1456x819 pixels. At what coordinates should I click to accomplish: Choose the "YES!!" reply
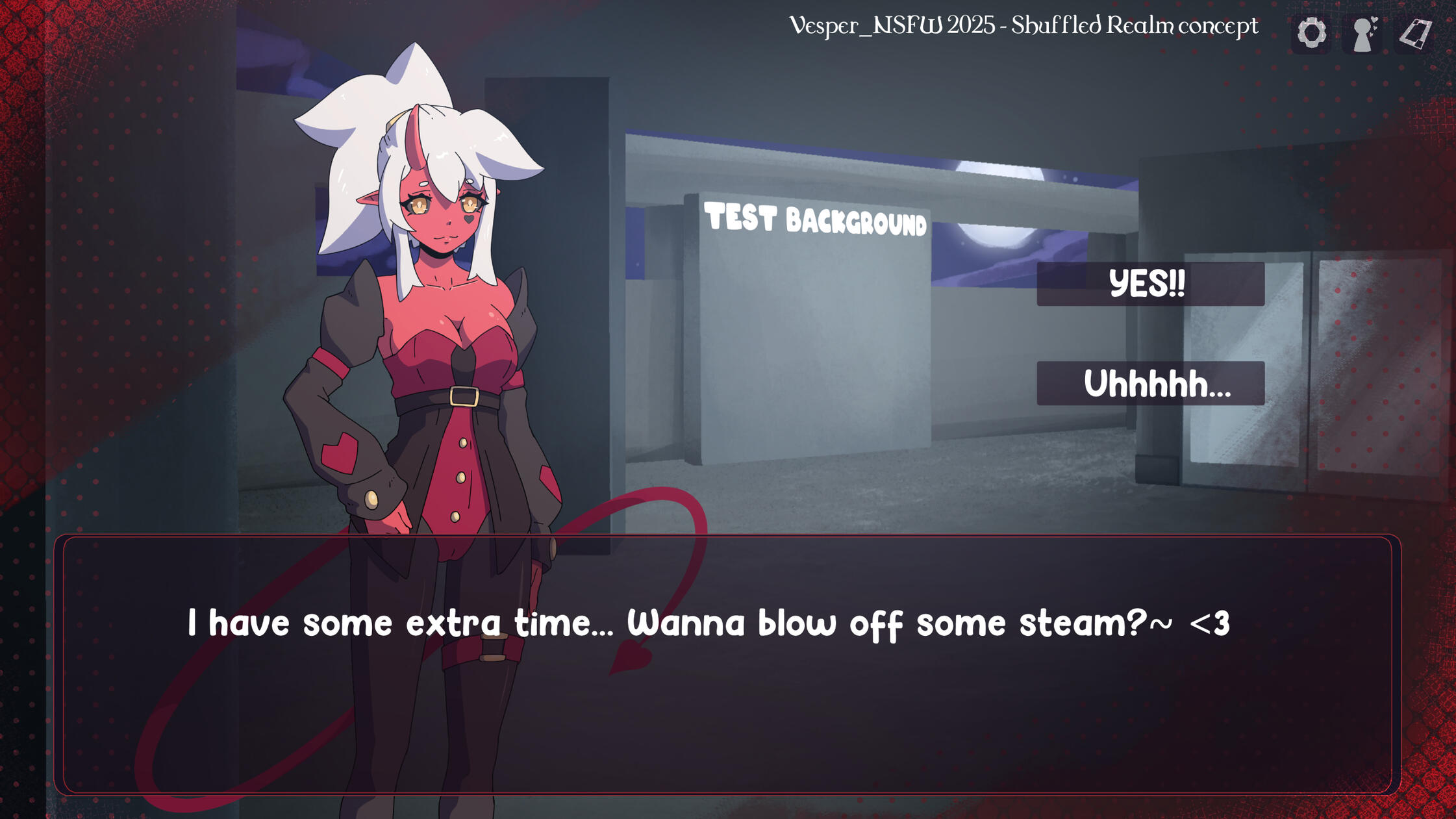[1150, 284]
